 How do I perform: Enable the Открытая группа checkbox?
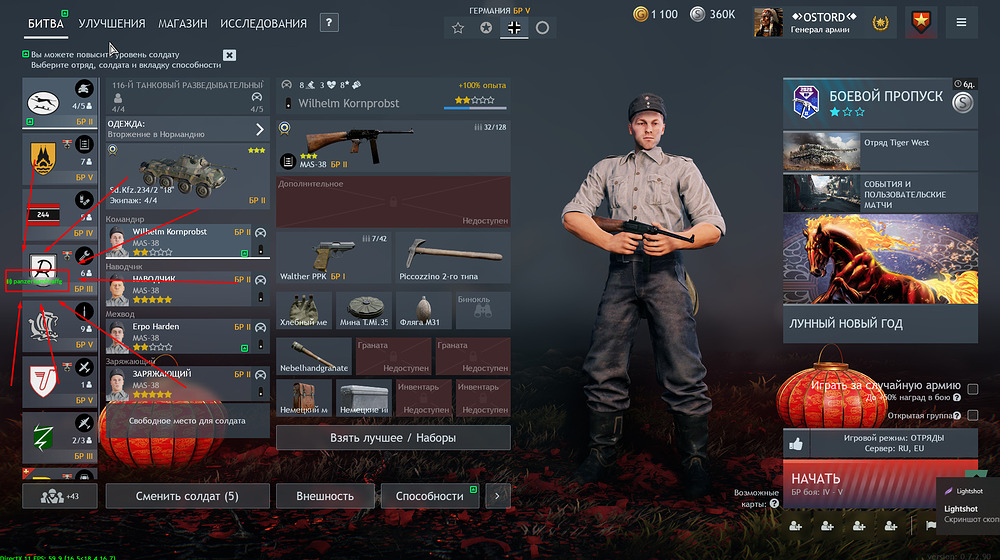click(x=972, y=414)
